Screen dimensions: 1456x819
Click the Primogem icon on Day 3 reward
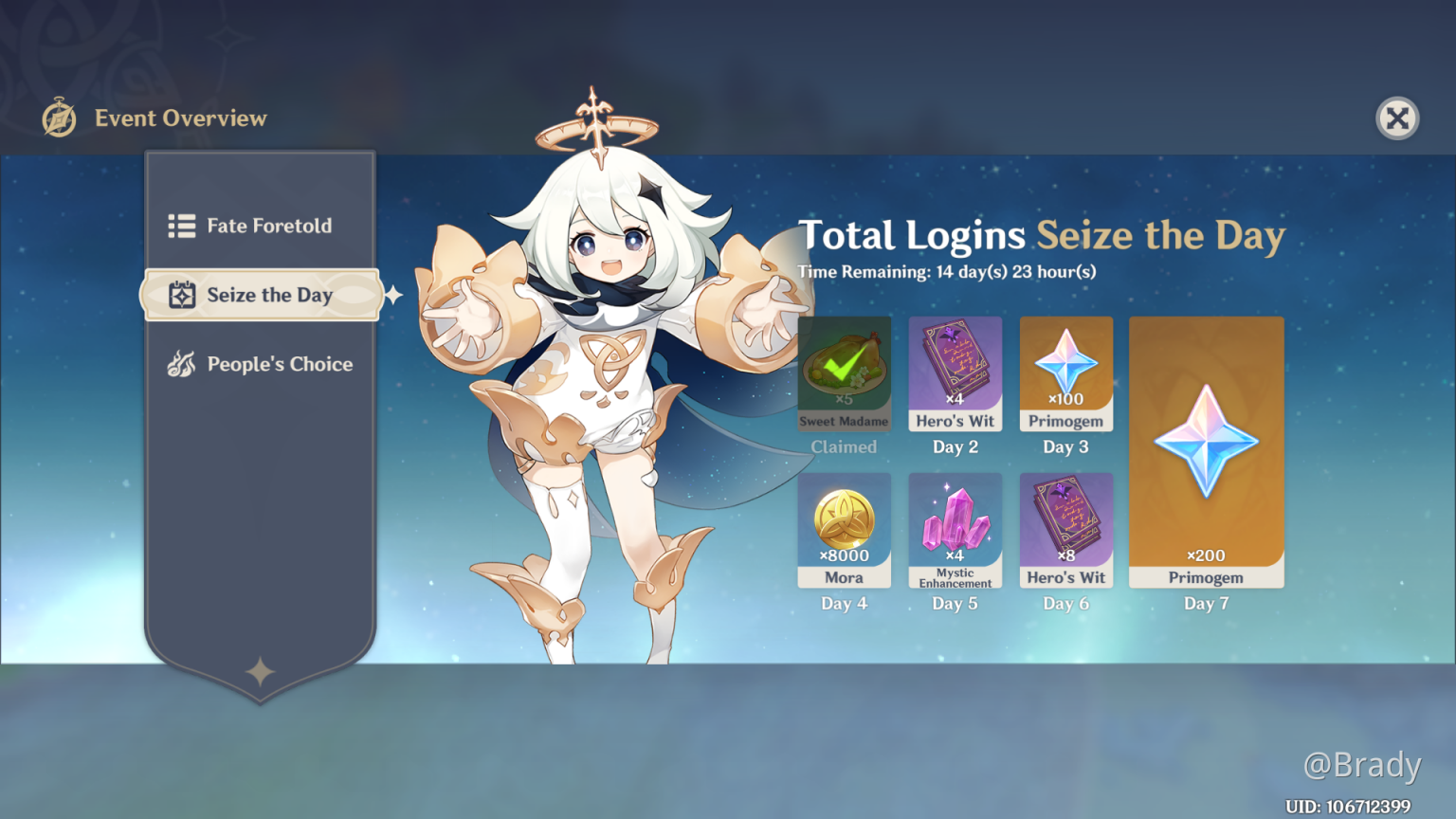pos(1065,365)
